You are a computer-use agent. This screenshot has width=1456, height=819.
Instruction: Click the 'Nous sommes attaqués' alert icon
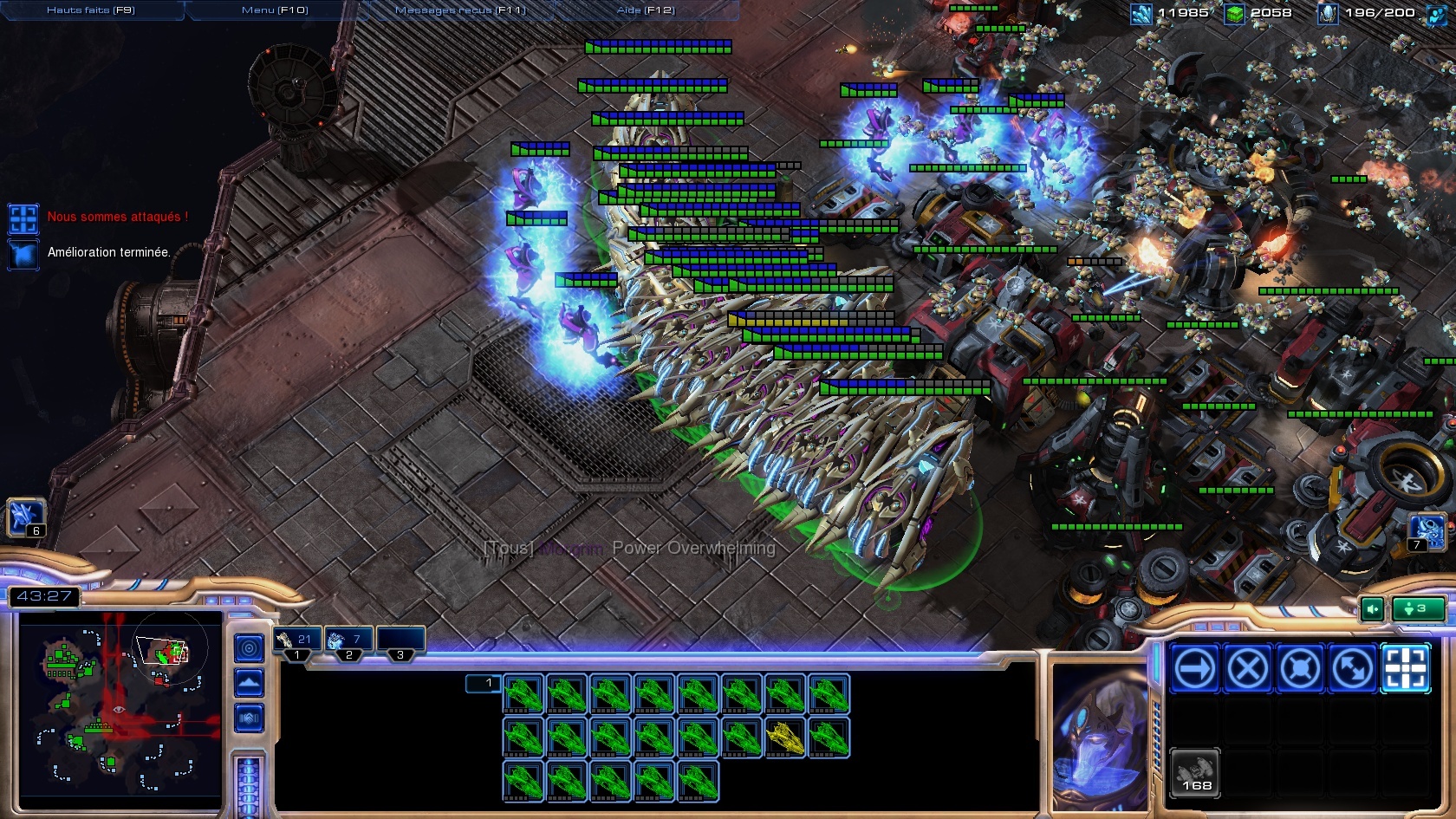[x=23, y=218]
